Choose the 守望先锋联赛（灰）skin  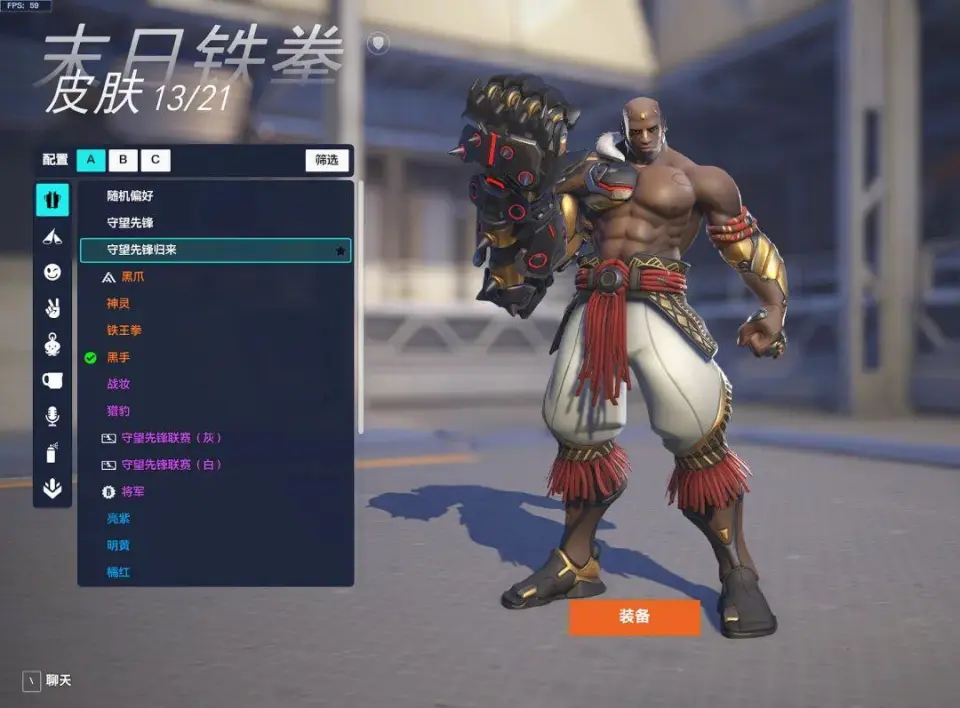click(171, 438)
